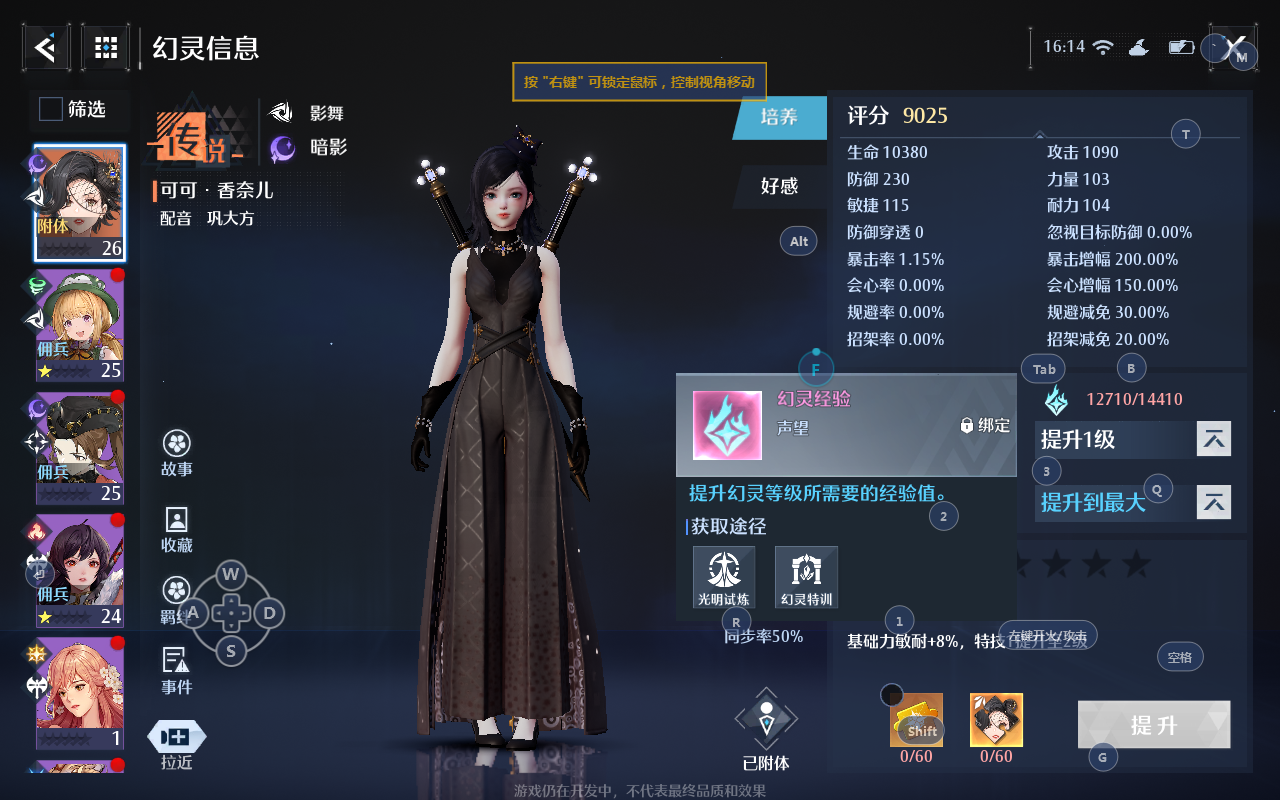Open the grid menu button beside the title

105,47
